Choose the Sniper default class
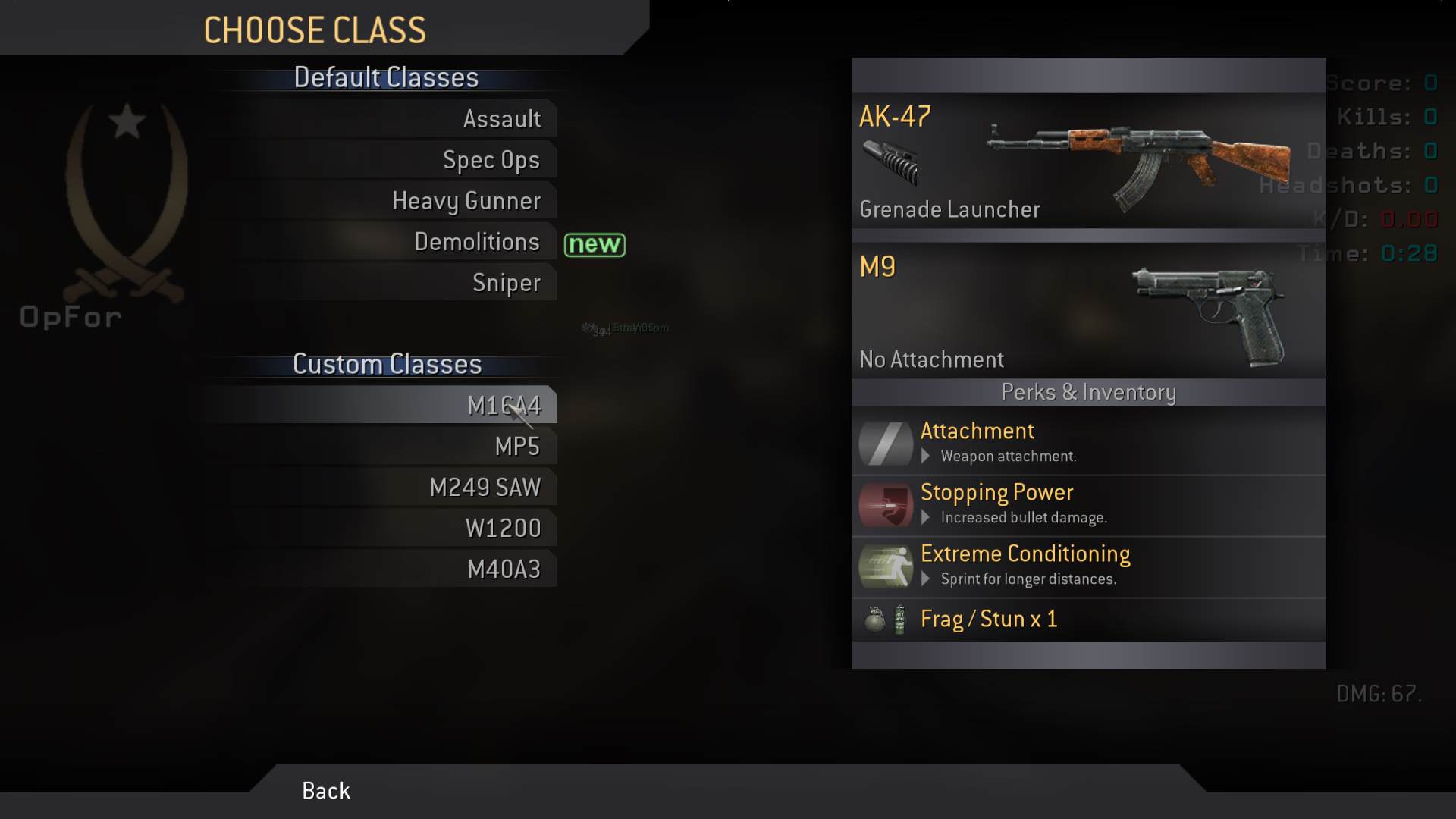This screenshot has height=819, width=1456. [x=506, y=283]
